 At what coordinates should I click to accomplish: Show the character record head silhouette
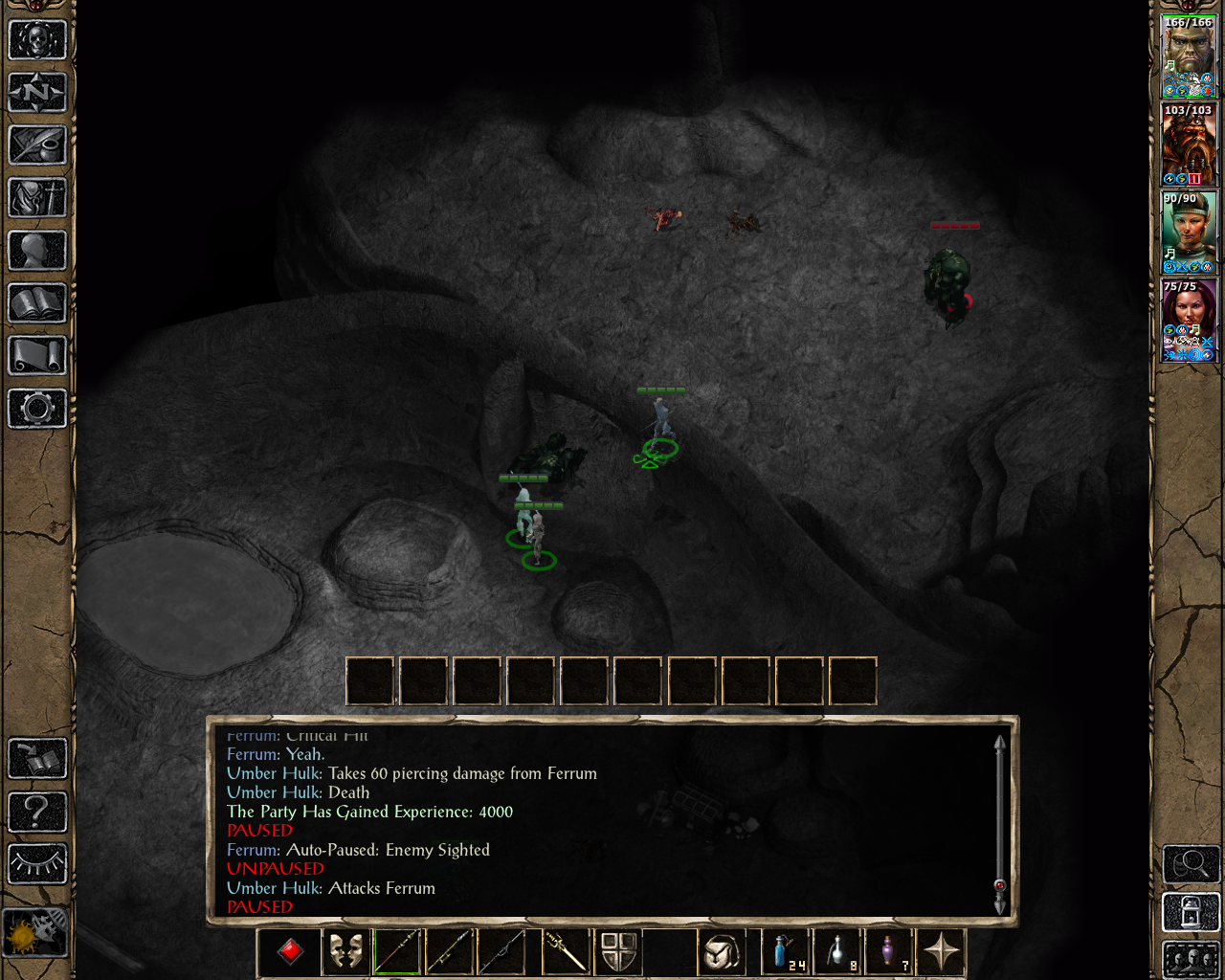coord(37,251)
